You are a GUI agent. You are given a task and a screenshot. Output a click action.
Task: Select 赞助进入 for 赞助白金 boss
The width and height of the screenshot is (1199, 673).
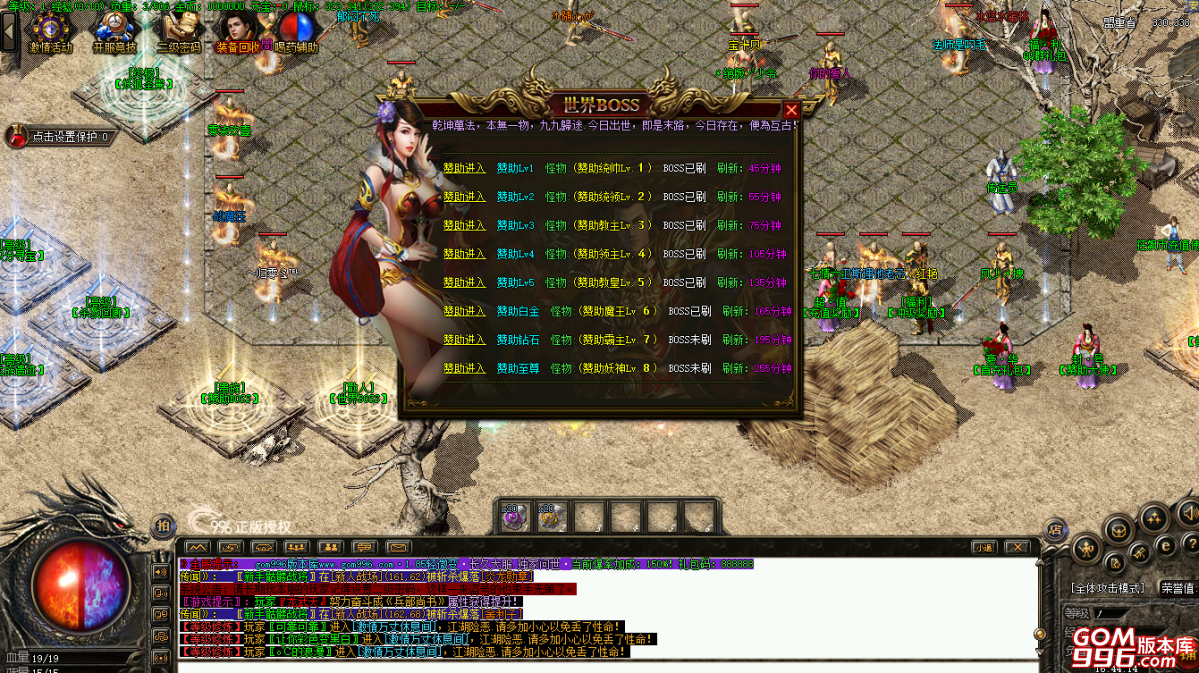click(464, 311)
